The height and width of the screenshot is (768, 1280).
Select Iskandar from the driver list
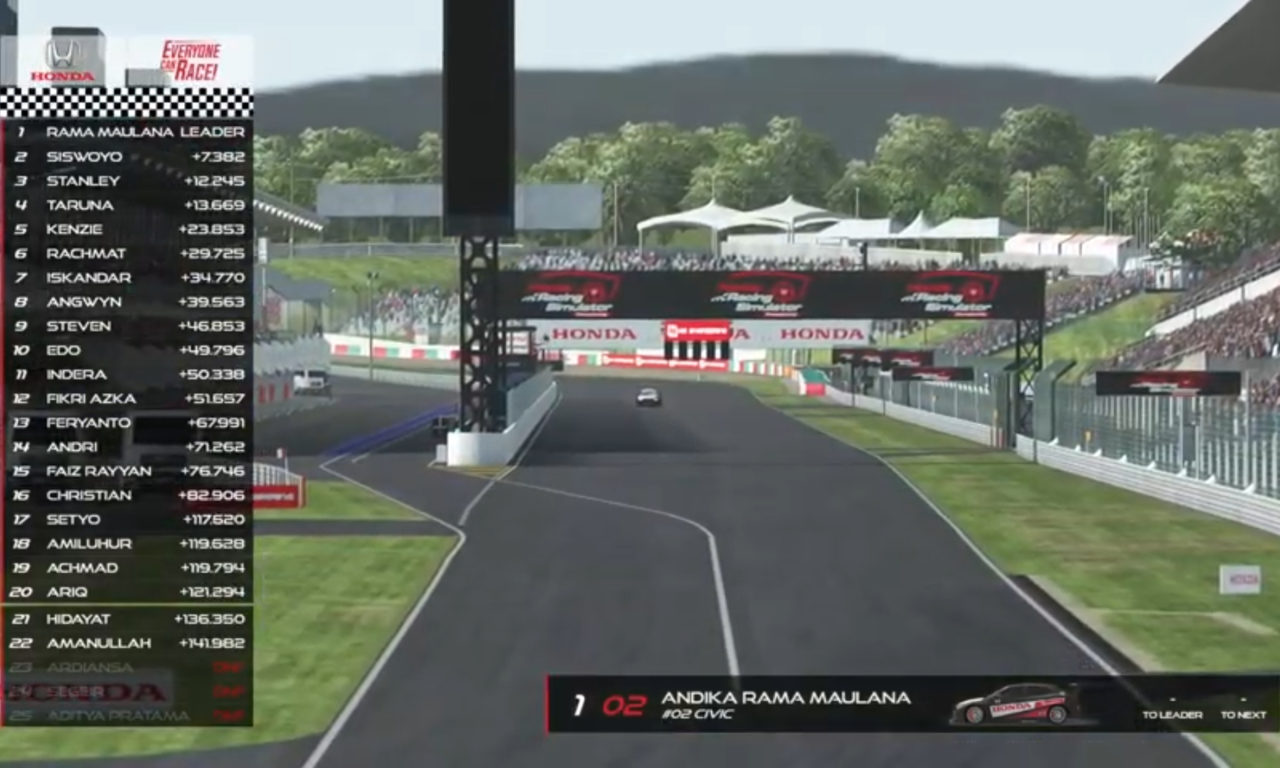click(128, 278)
